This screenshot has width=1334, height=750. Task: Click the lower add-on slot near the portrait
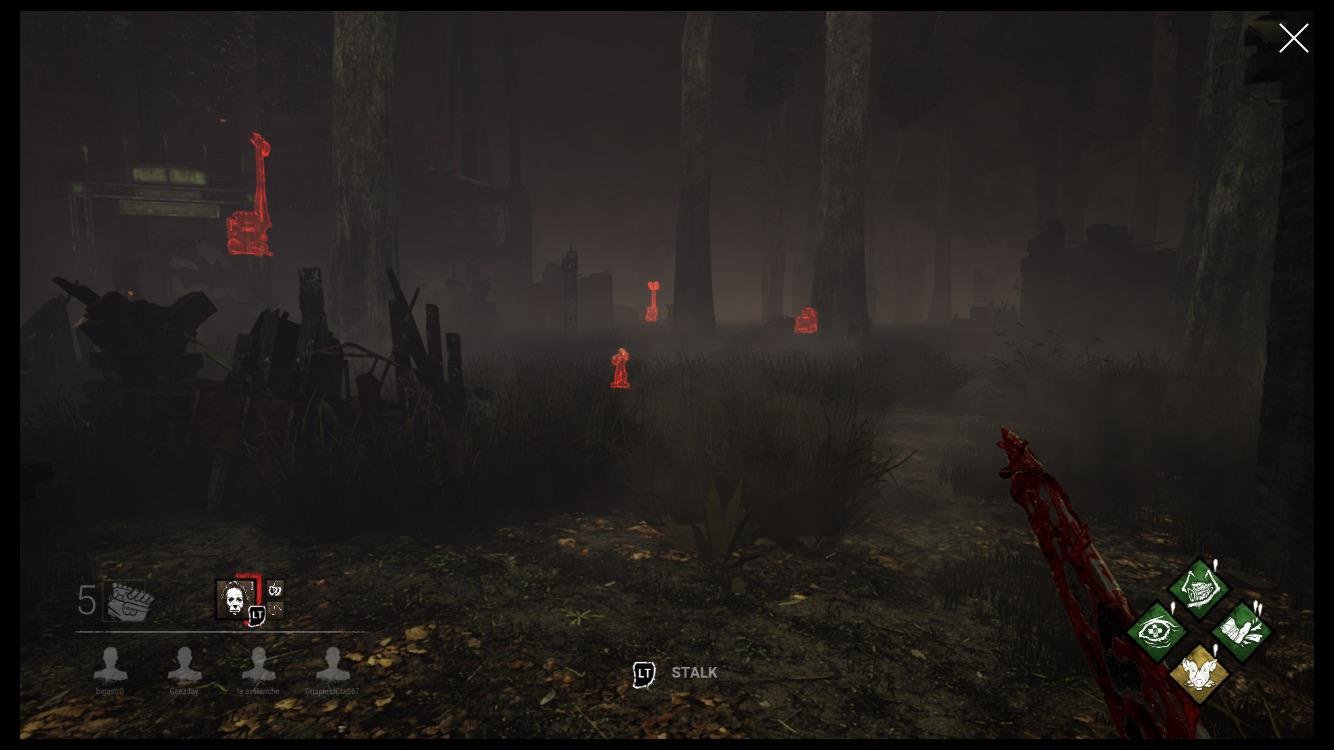pyautogui.click(x=275, y=611)
